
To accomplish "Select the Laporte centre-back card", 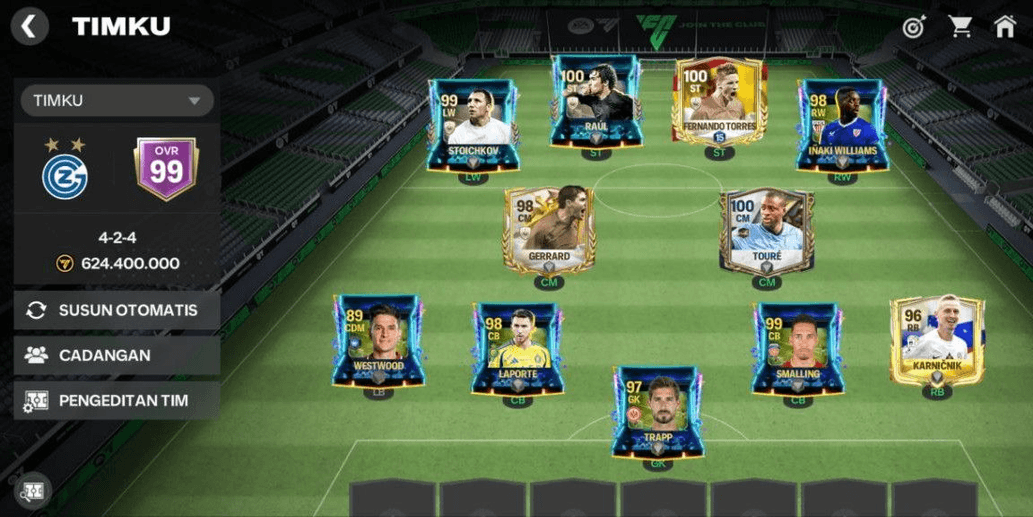I will point(517,346).
